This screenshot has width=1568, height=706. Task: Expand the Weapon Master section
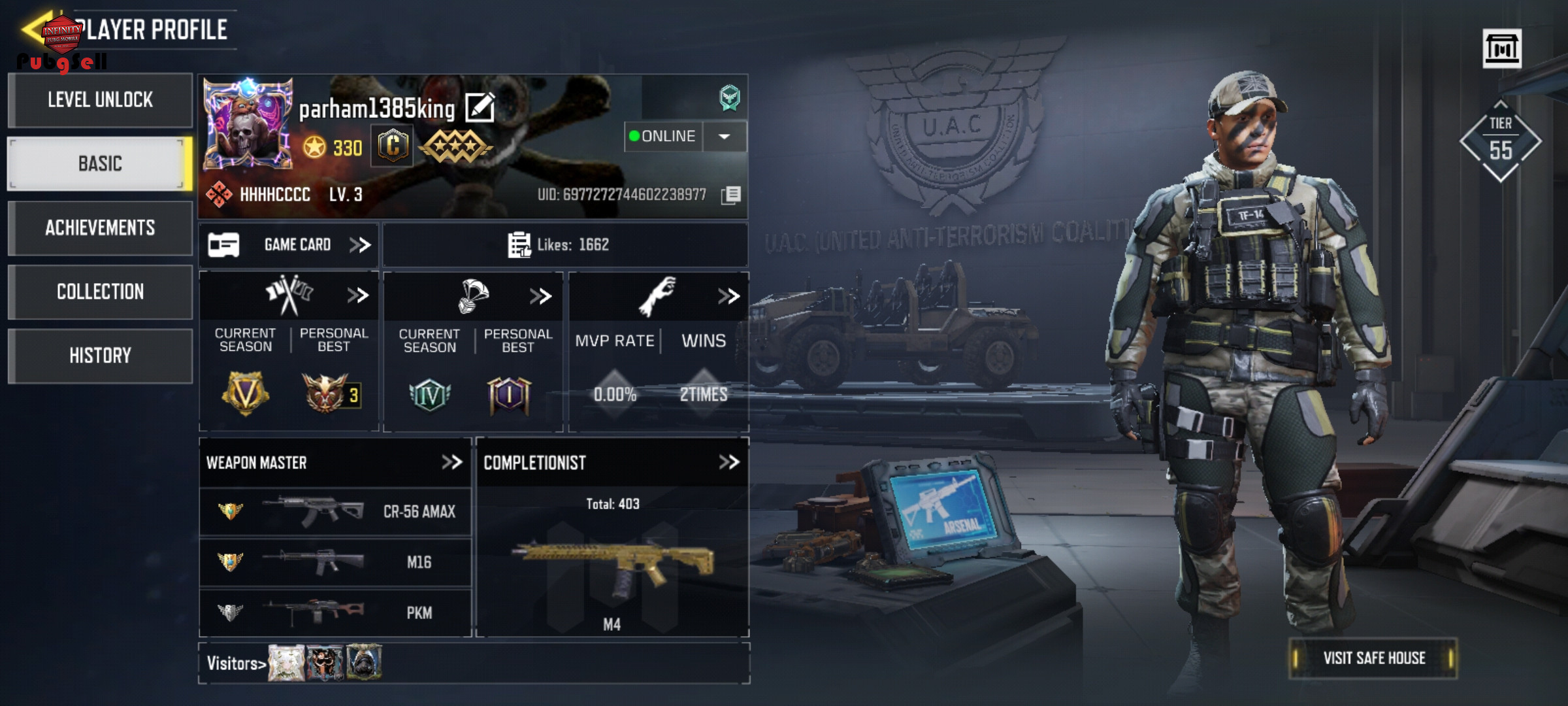[451, 463]
